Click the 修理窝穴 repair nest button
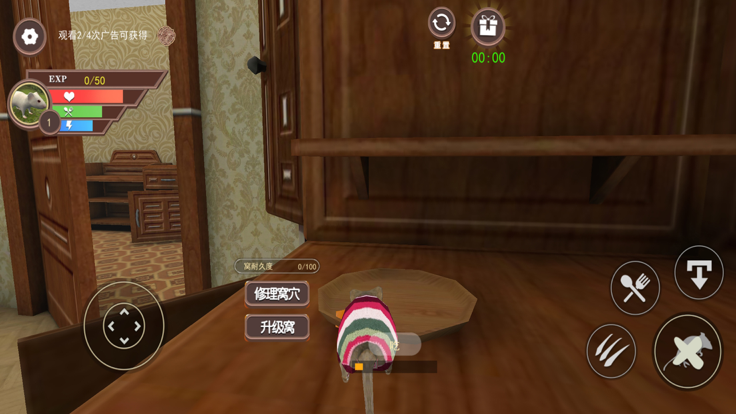 coord(277,294)
